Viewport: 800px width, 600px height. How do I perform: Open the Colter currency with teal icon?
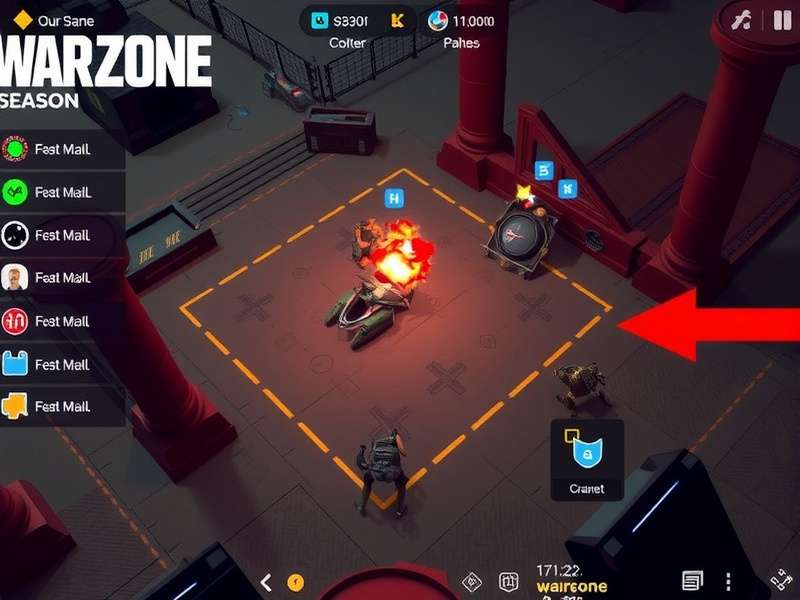pyautogui.click(x=319, y=20)
